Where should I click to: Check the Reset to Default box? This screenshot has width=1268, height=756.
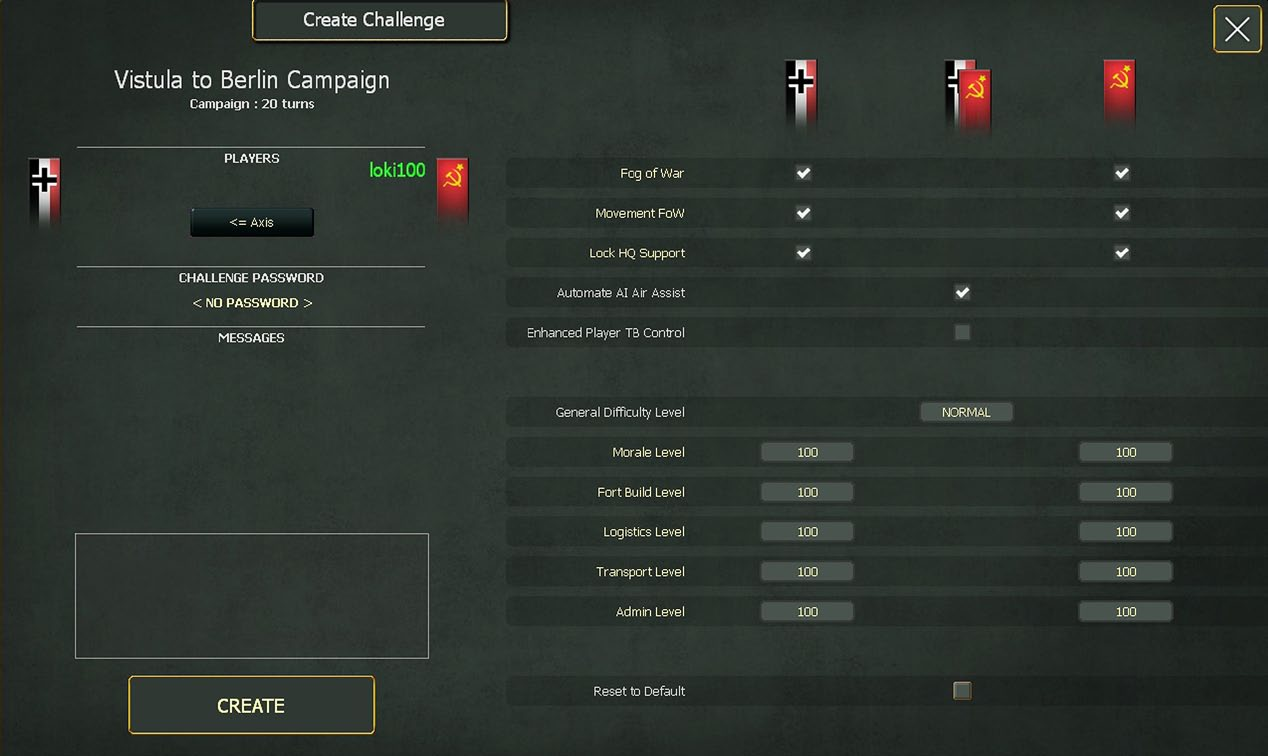point(962,691)
